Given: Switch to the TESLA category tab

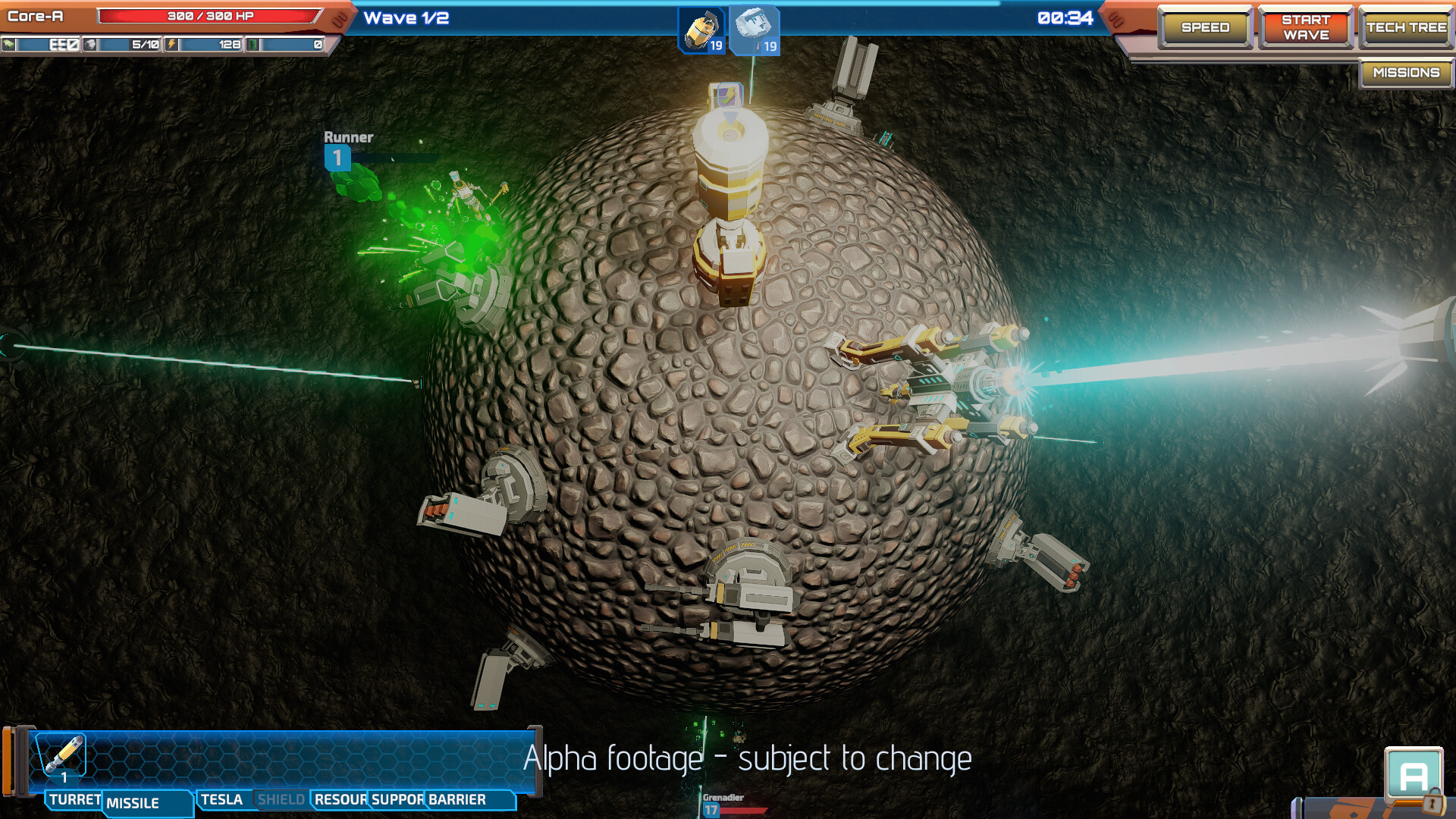Looking at the screenshot, I should click(x=221, y=799).
